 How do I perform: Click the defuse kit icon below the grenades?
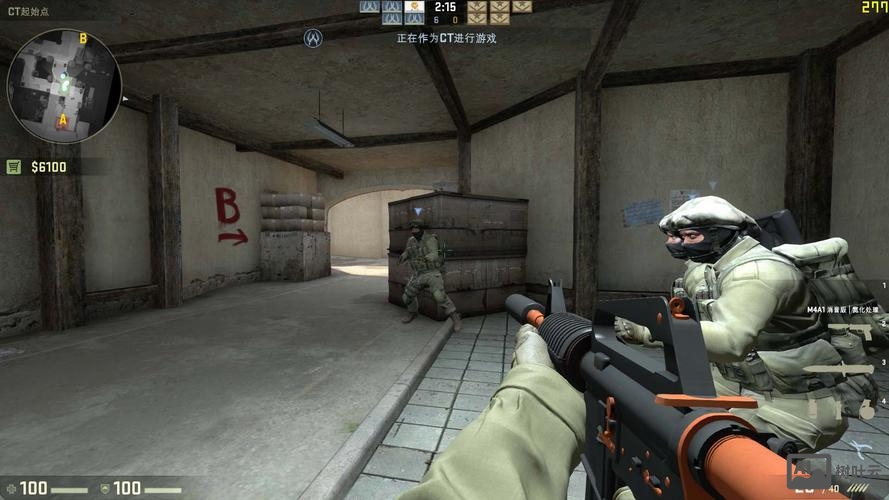(x=858, y=447)
